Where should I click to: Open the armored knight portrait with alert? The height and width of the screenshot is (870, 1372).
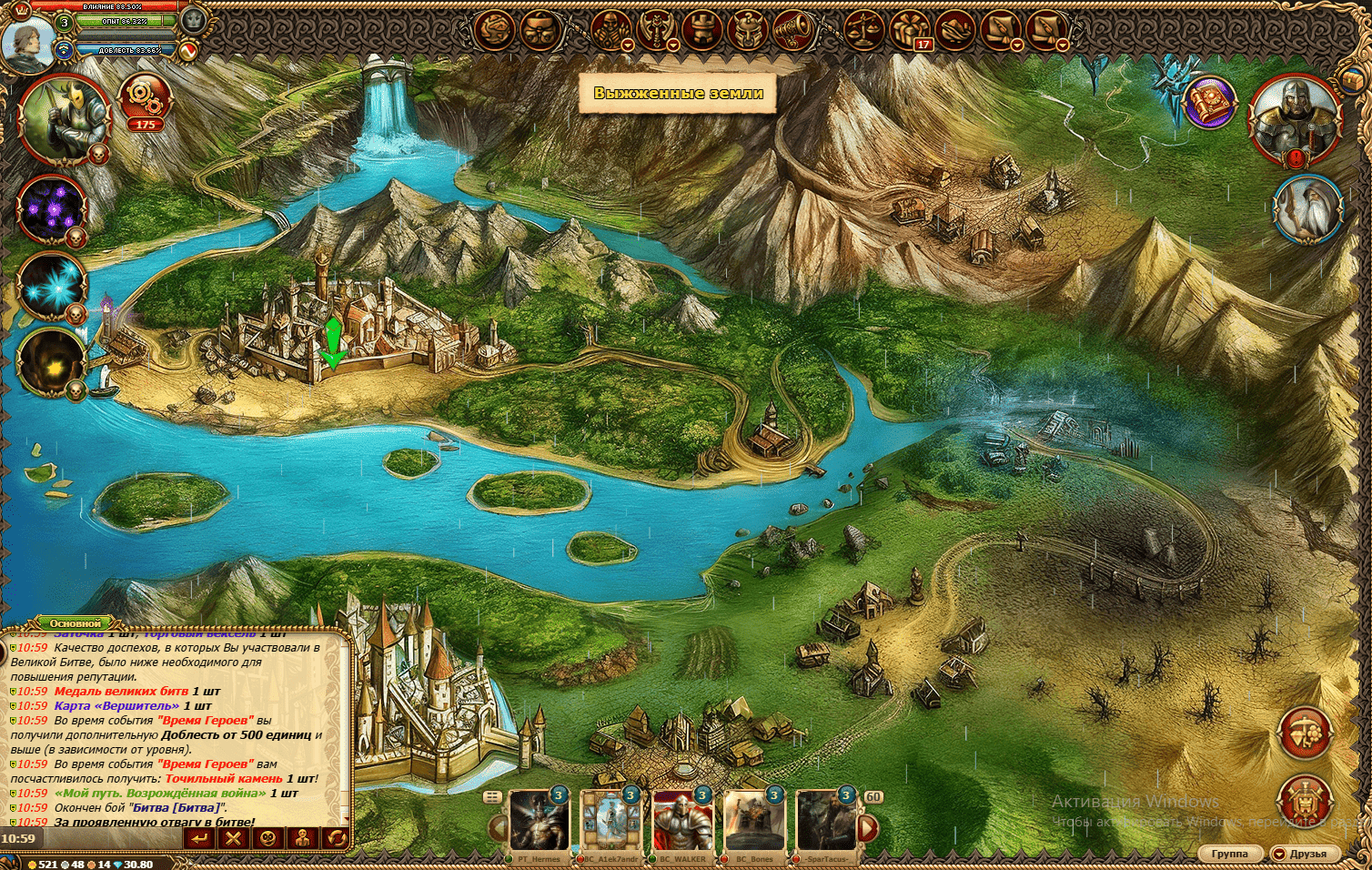coord(1296,117)
